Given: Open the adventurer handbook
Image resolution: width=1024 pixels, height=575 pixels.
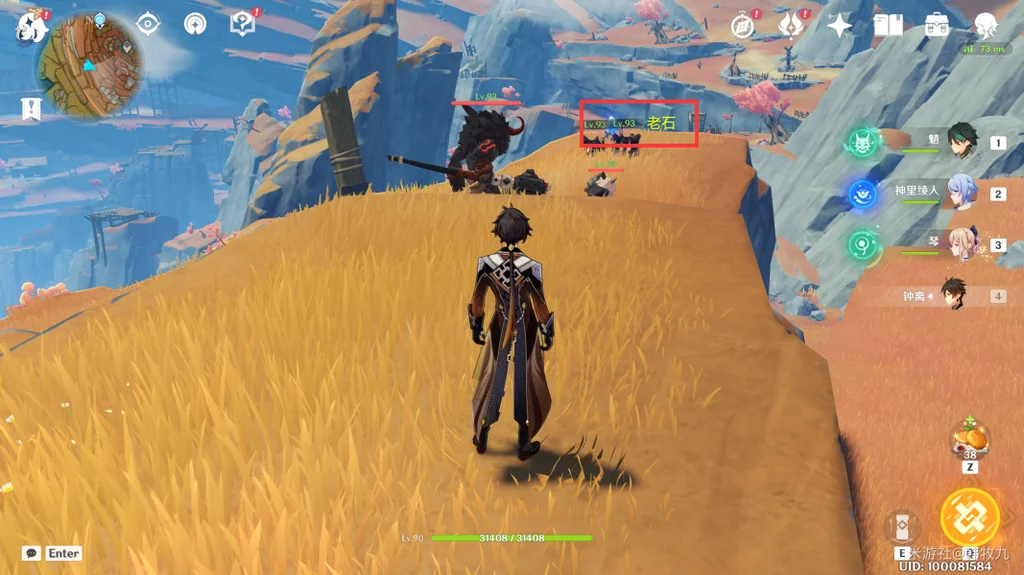Looking at the screenshot, I should pyautogui.click(x=888, y=25).
